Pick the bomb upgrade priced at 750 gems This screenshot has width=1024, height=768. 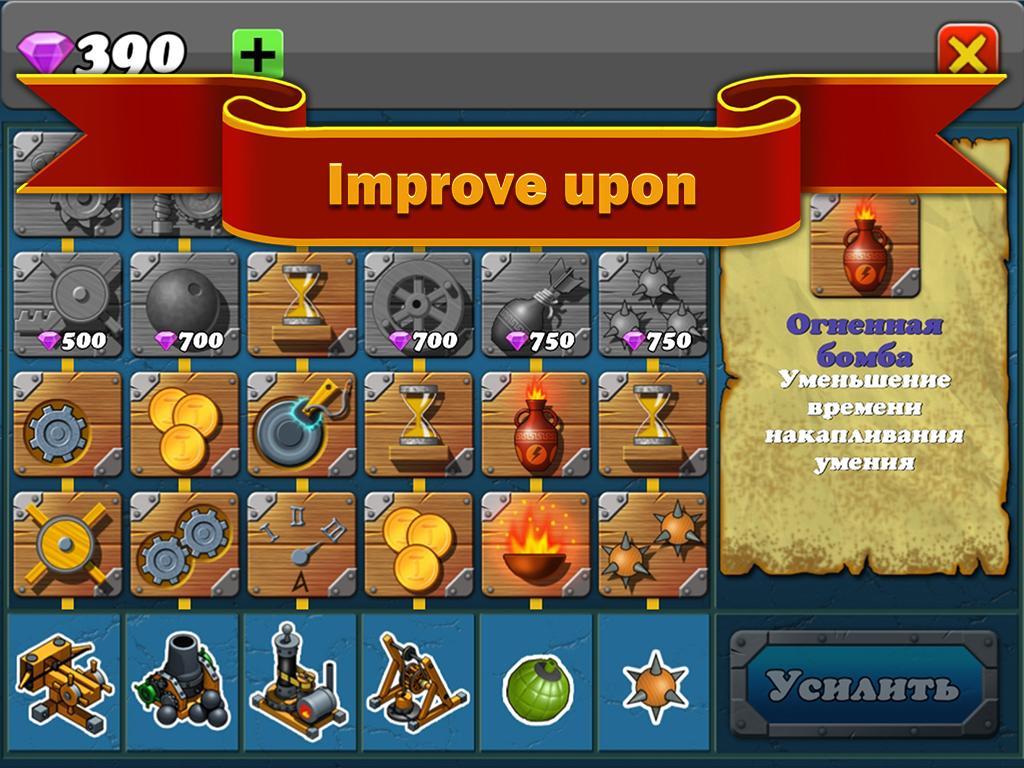[x=535, y=304]
